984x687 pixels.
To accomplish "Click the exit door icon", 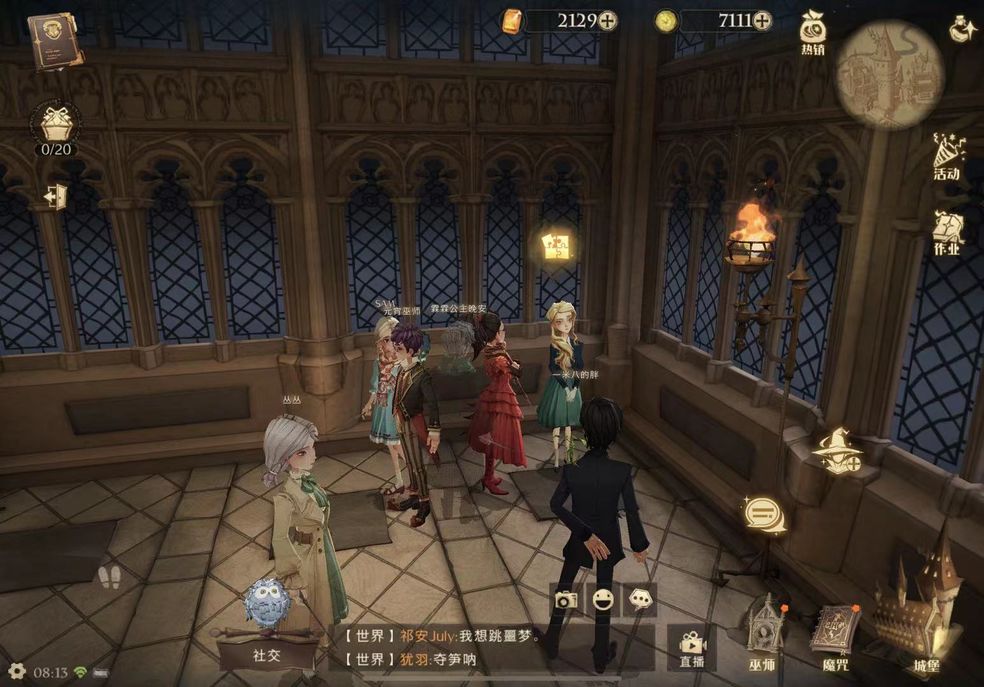I will point(55,195).
